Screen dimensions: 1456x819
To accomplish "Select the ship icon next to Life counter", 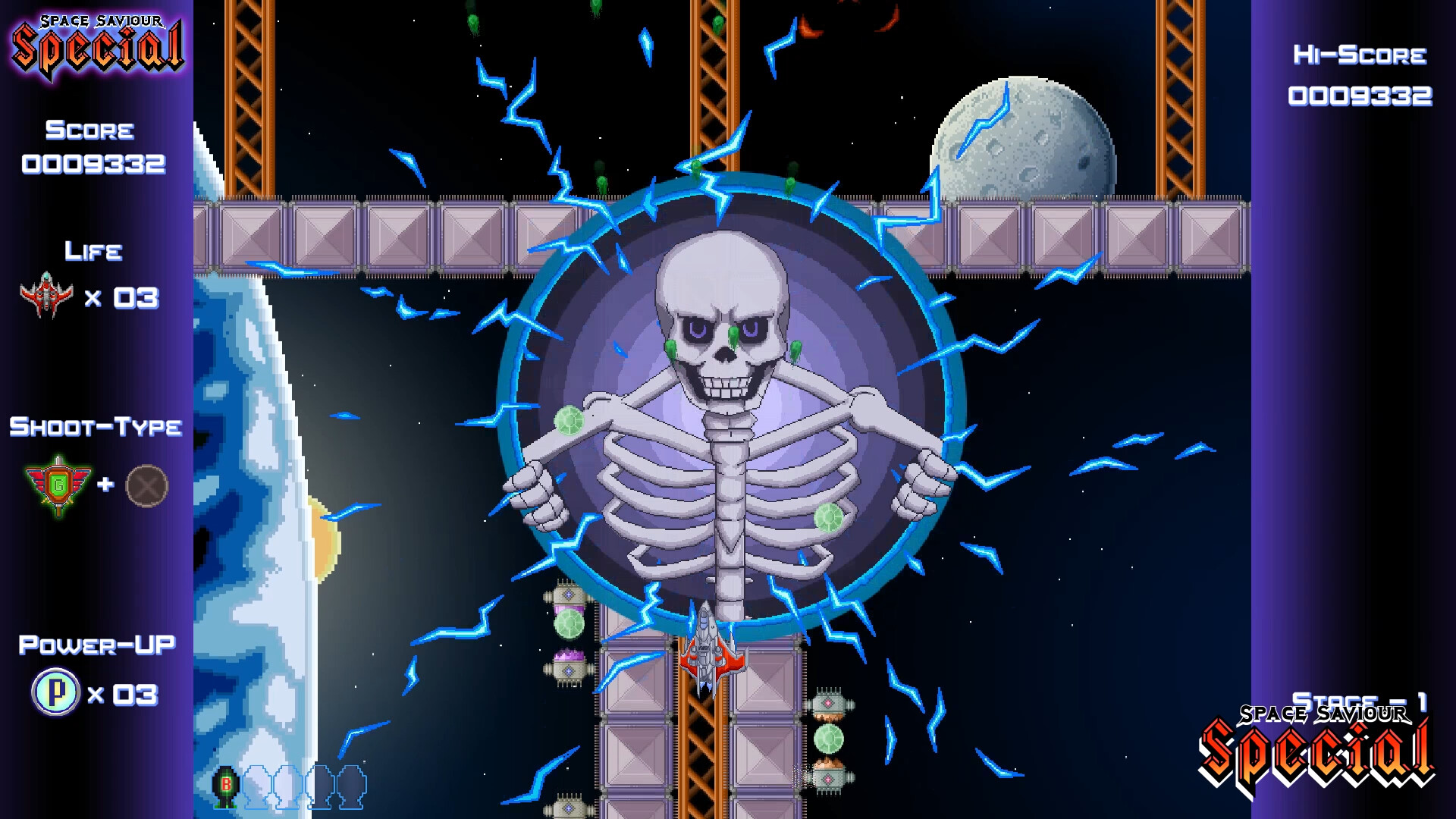I will click(47, 296).
